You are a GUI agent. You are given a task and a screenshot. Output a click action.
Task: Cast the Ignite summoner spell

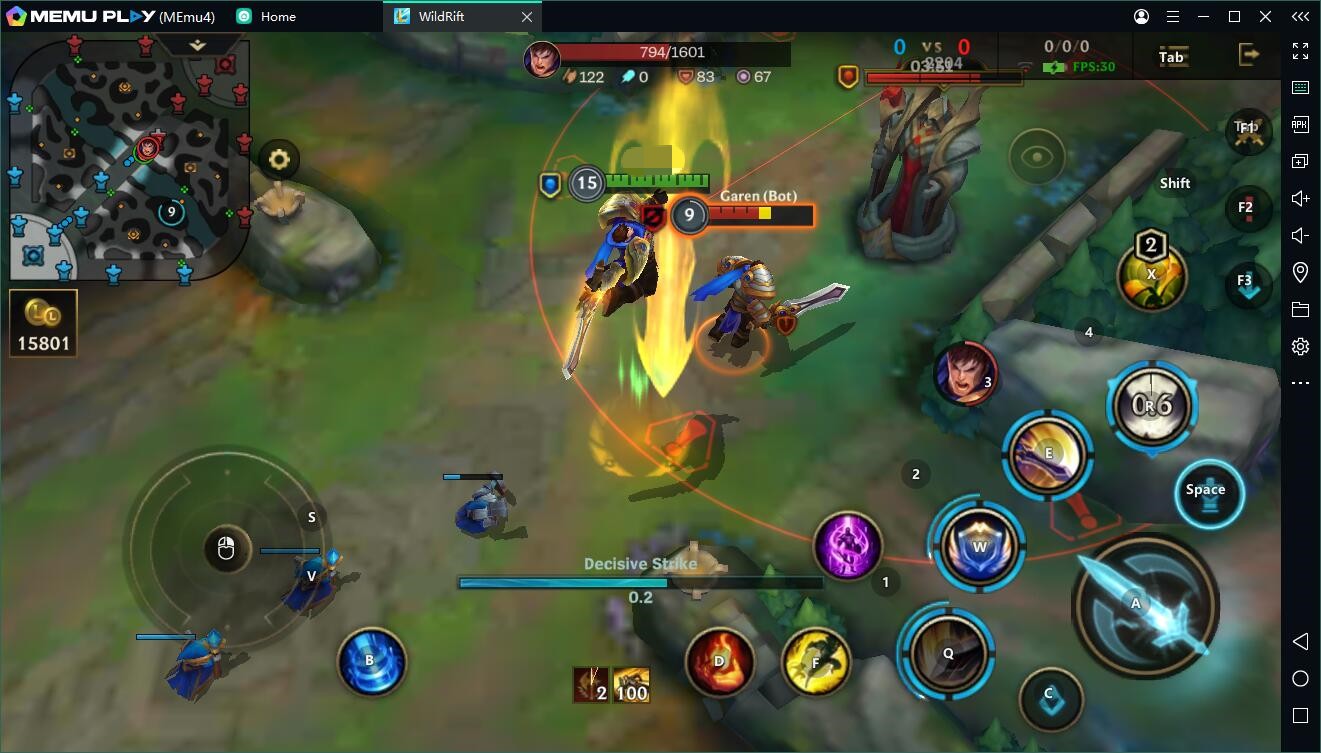click(x=719, y=661)
